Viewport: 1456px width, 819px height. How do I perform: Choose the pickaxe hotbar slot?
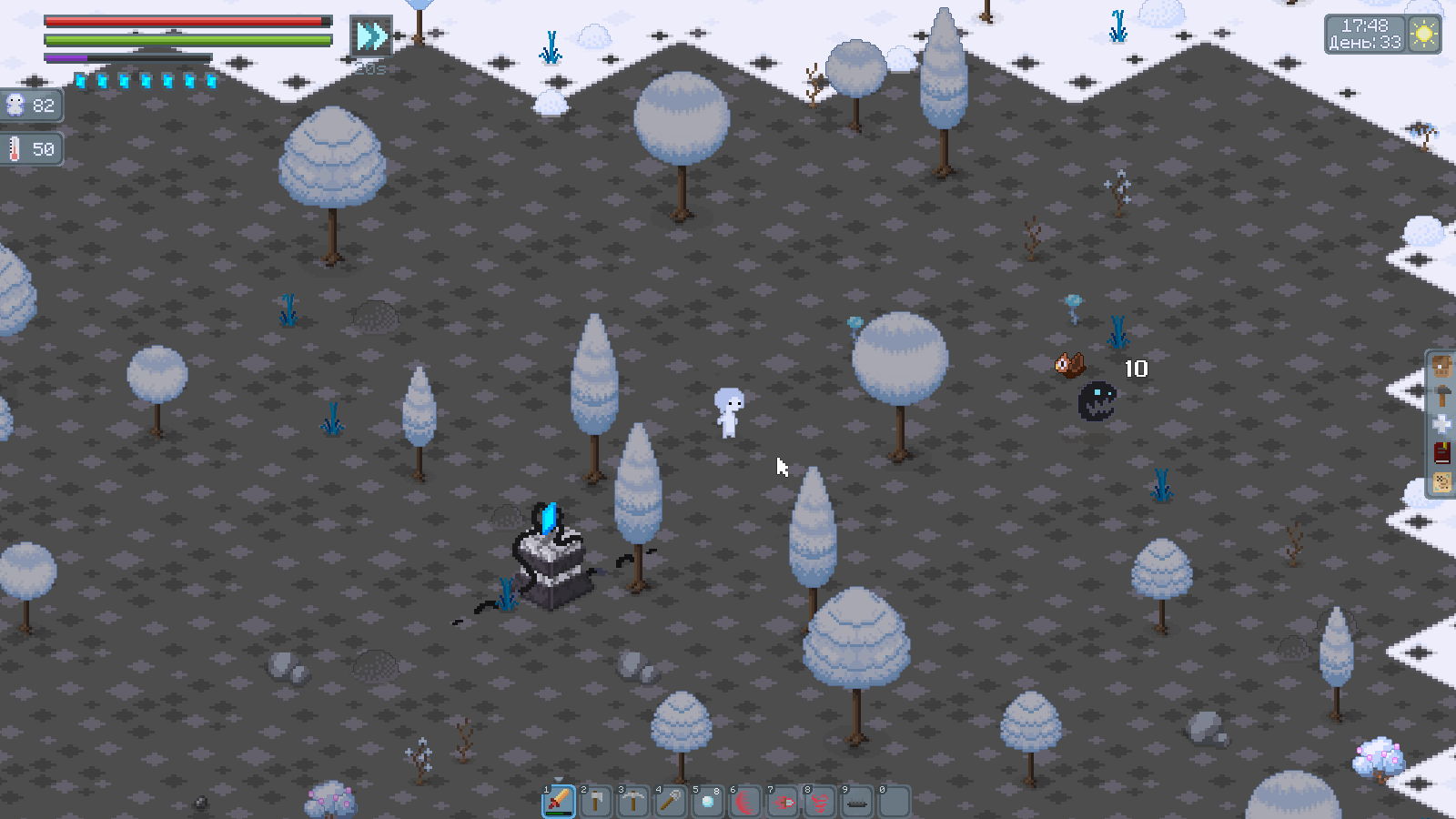pyautogui.click(x=633, y=802)
